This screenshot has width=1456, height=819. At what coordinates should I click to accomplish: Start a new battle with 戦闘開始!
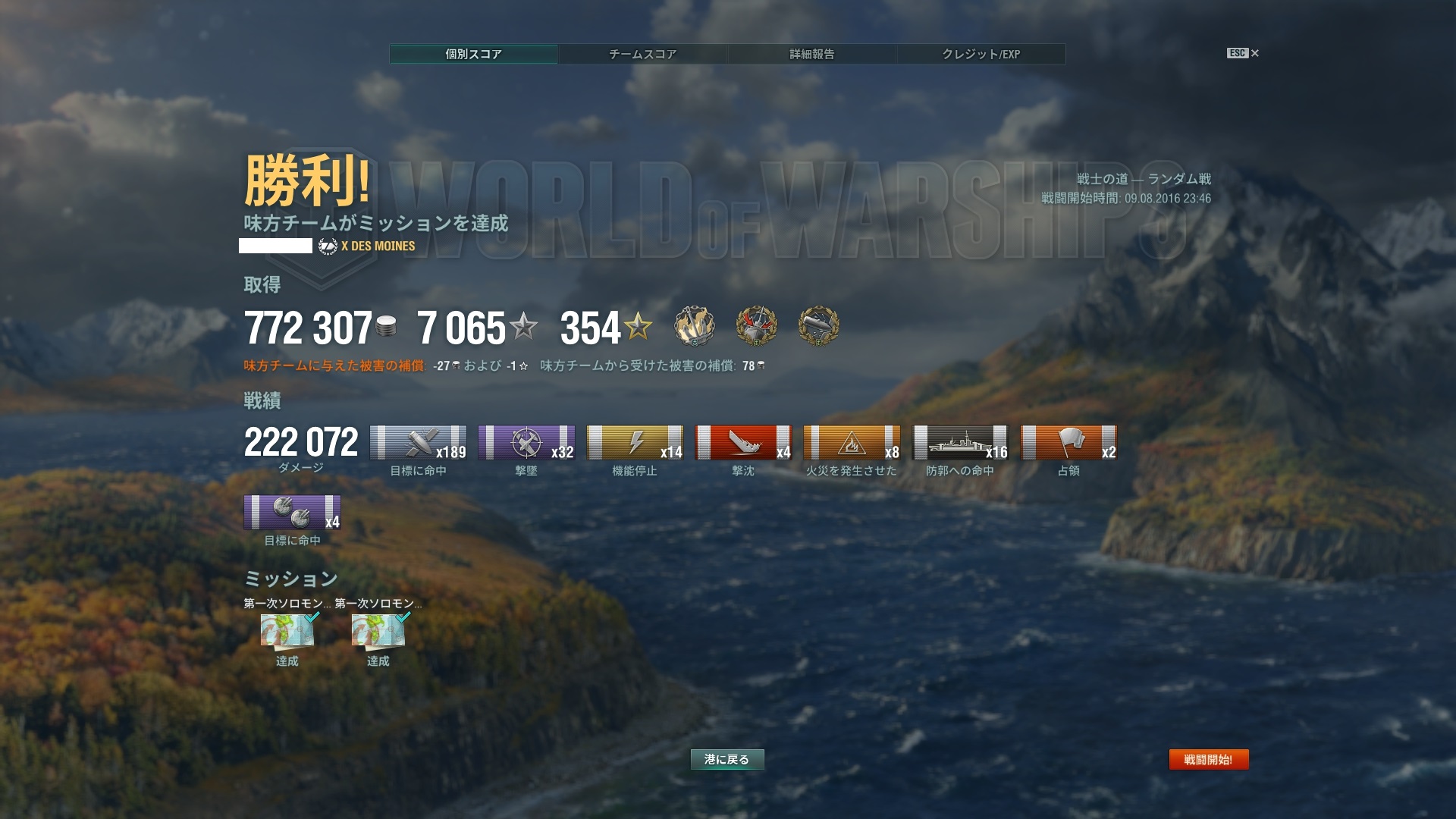click(x=1208, y=759)
